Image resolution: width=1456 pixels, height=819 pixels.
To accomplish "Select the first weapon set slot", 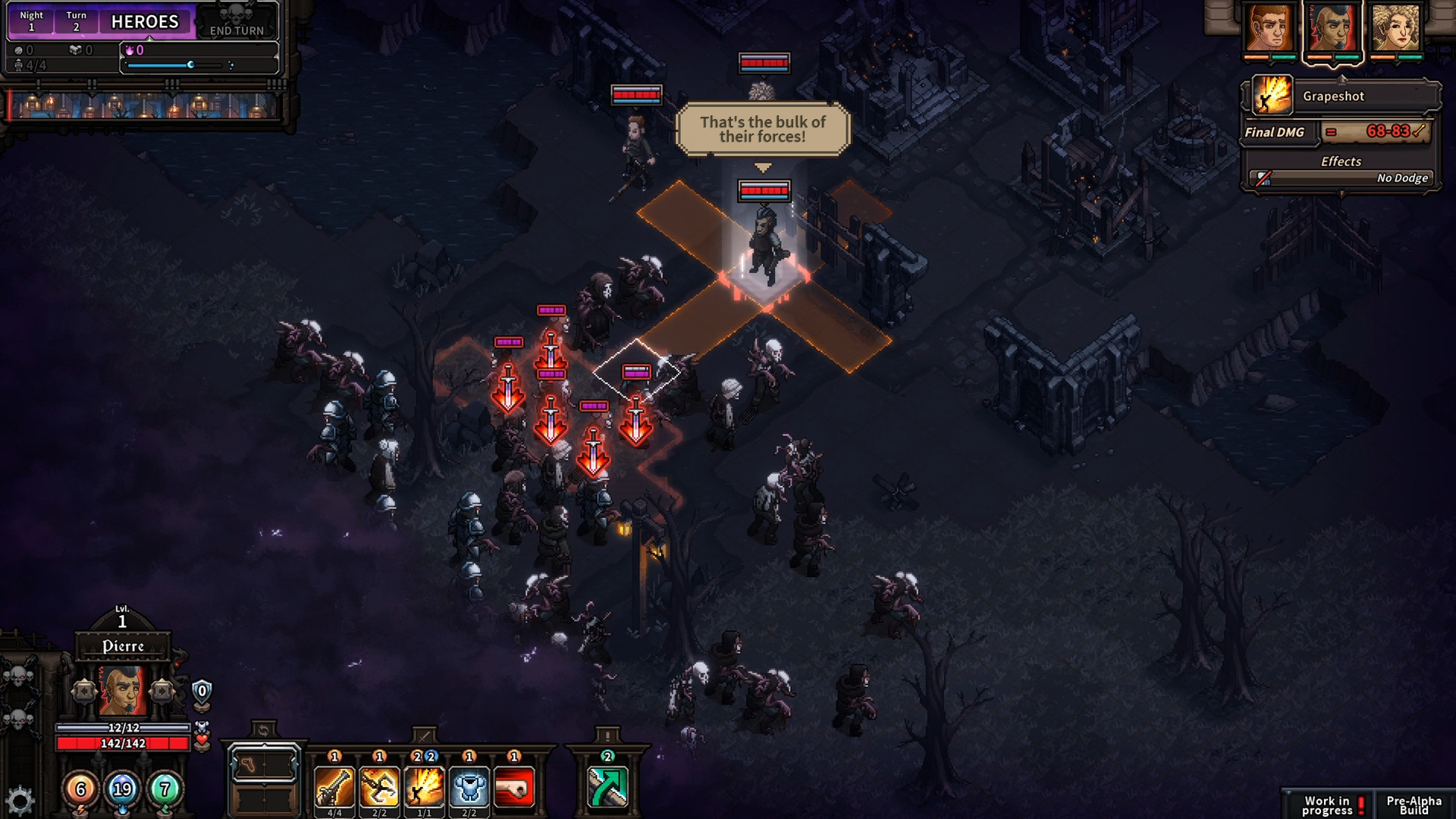I will (x=264, y=764).
